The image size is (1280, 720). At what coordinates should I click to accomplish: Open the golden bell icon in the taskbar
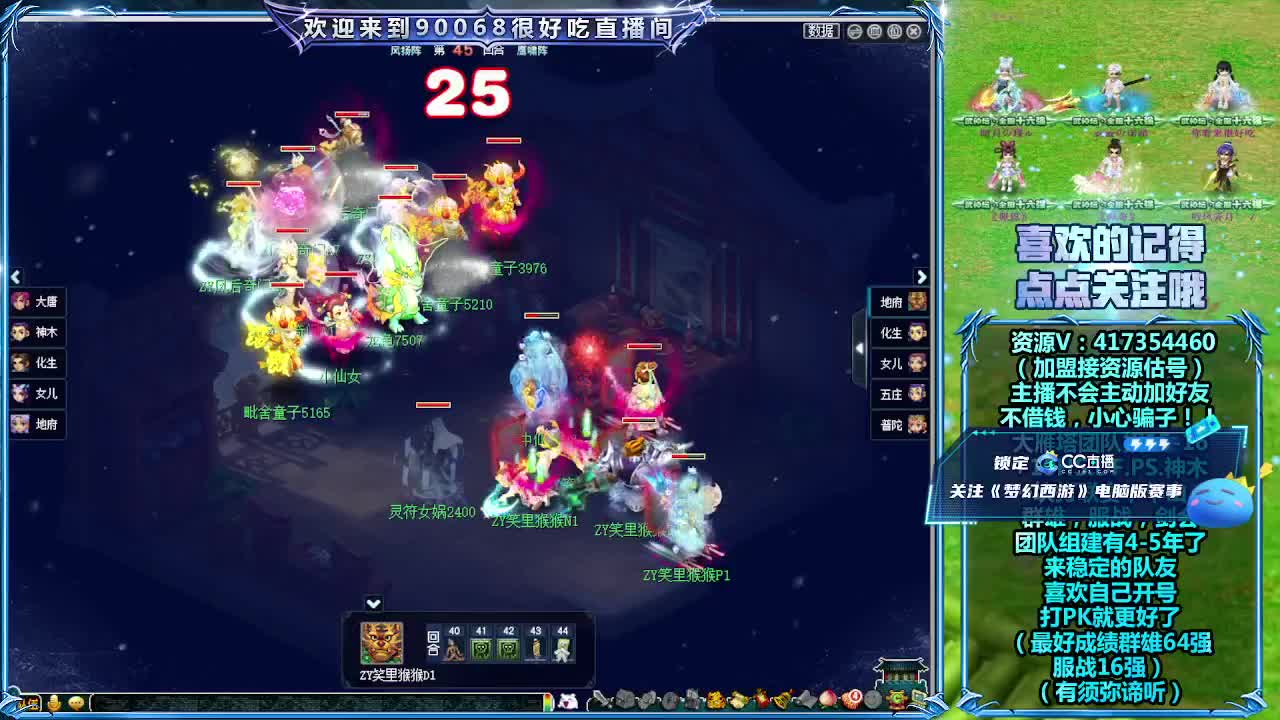click(783, 700)
